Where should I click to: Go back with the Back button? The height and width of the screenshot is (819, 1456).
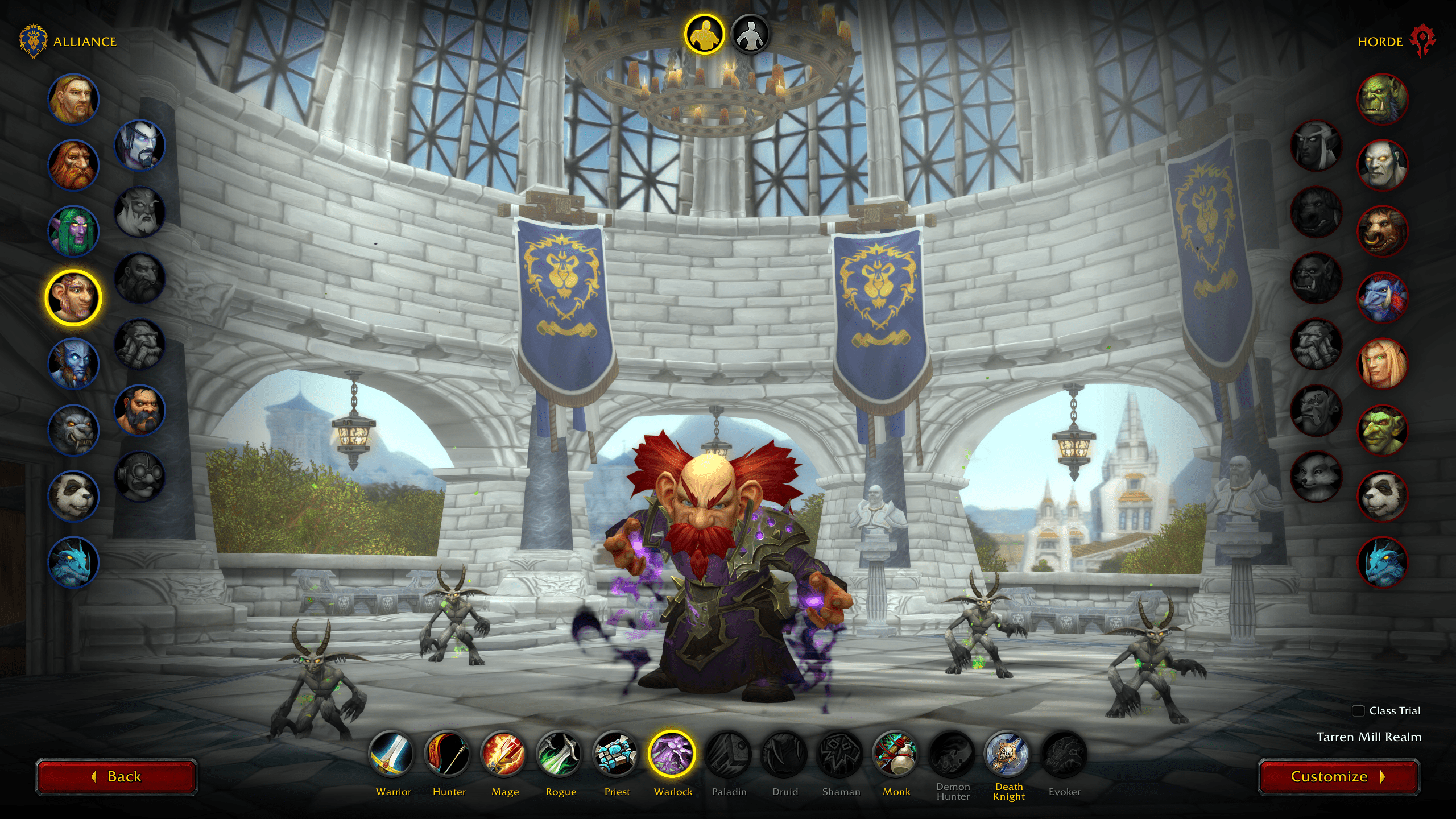(117, 777)
